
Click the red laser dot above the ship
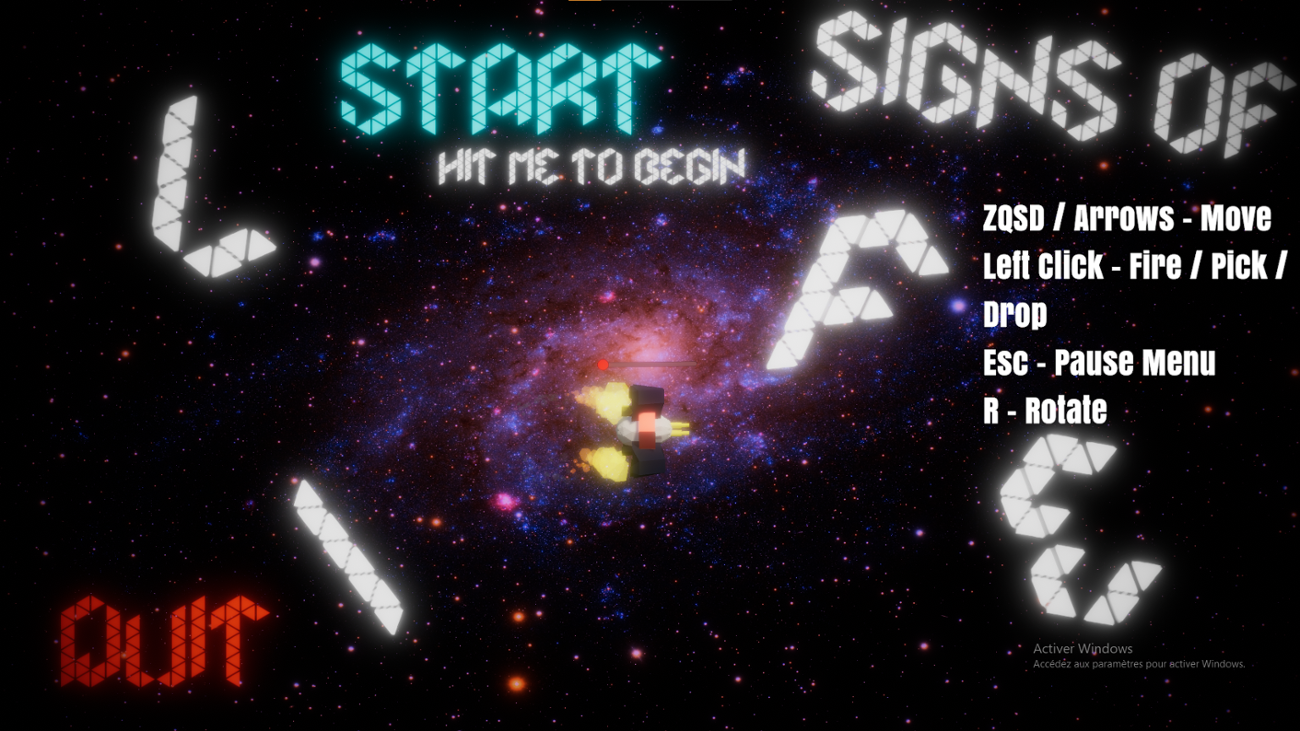click(x=601, y=364)
